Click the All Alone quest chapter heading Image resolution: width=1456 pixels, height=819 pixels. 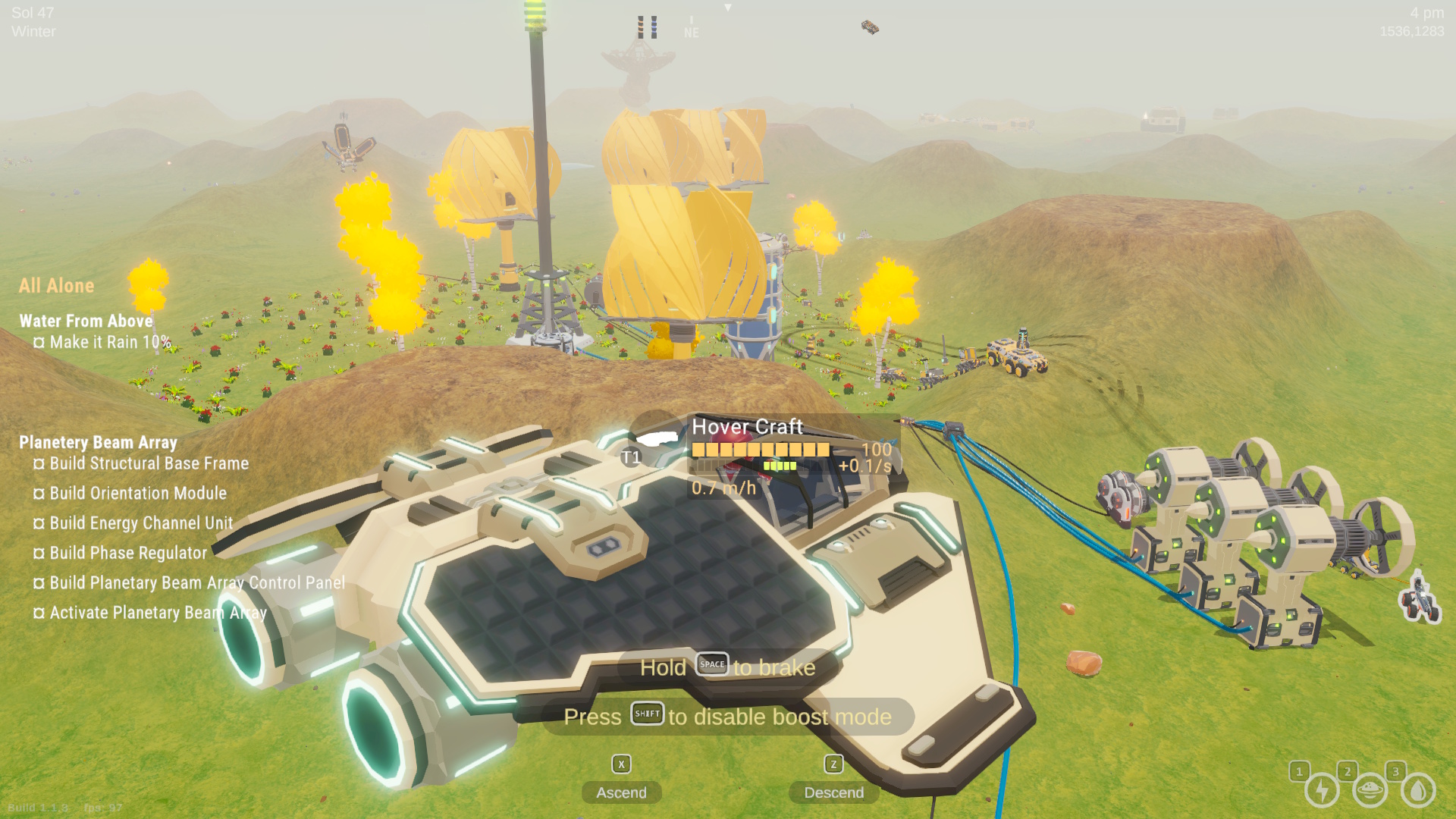(57, 286)
